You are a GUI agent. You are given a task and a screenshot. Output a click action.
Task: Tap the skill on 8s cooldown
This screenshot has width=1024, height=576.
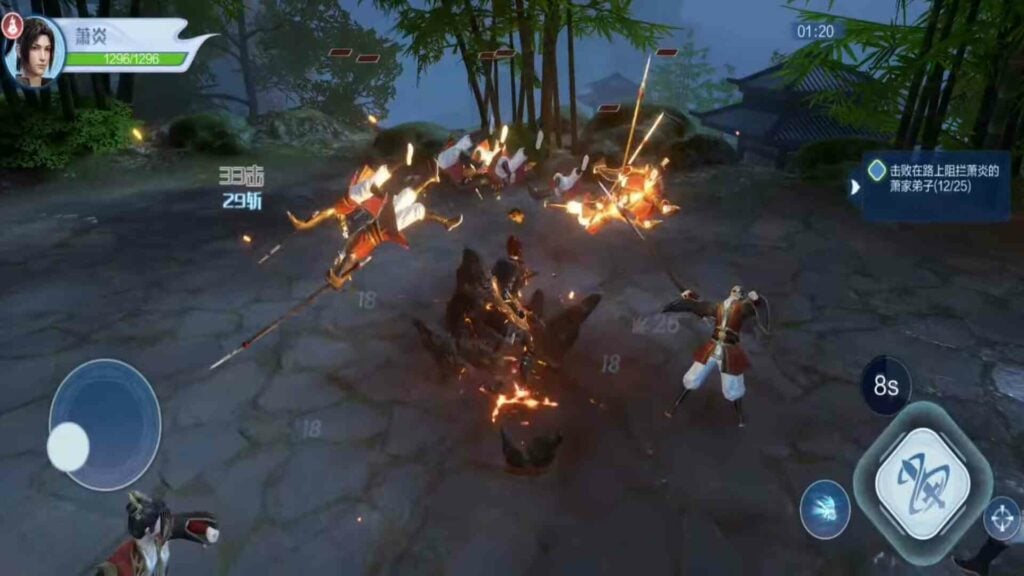tap(885, 385)
